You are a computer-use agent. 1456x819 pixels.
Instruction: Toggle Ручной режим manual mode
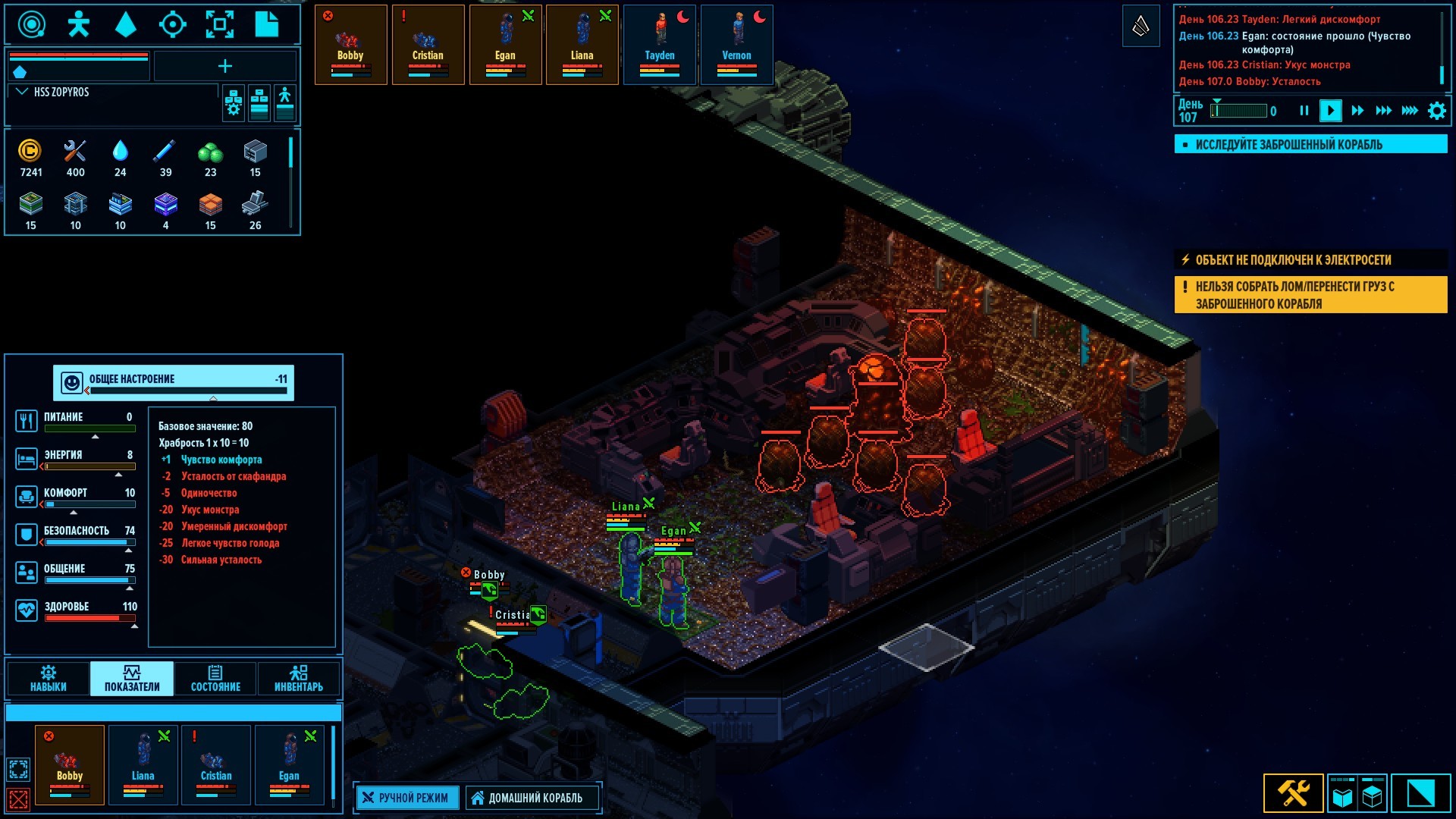(x=407, y=798)
